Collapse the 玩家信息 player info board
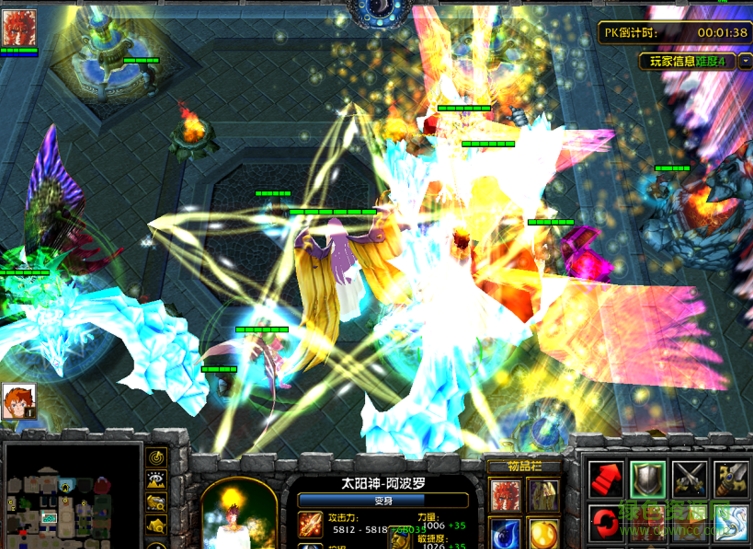The image size is (753, 549). (746, 60)
